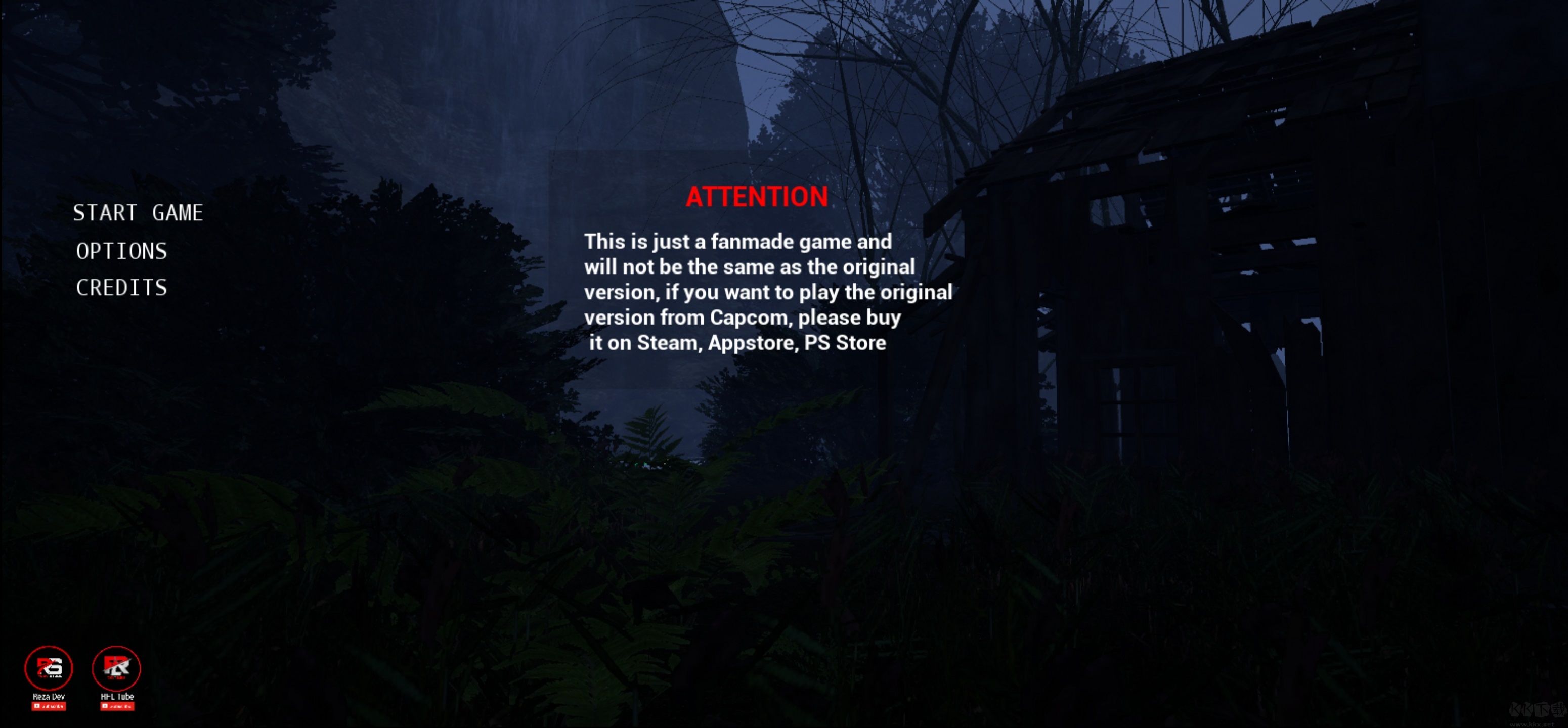Open the OPTIONS menu
1568x728 pixels.
click(x=121, y=251)
